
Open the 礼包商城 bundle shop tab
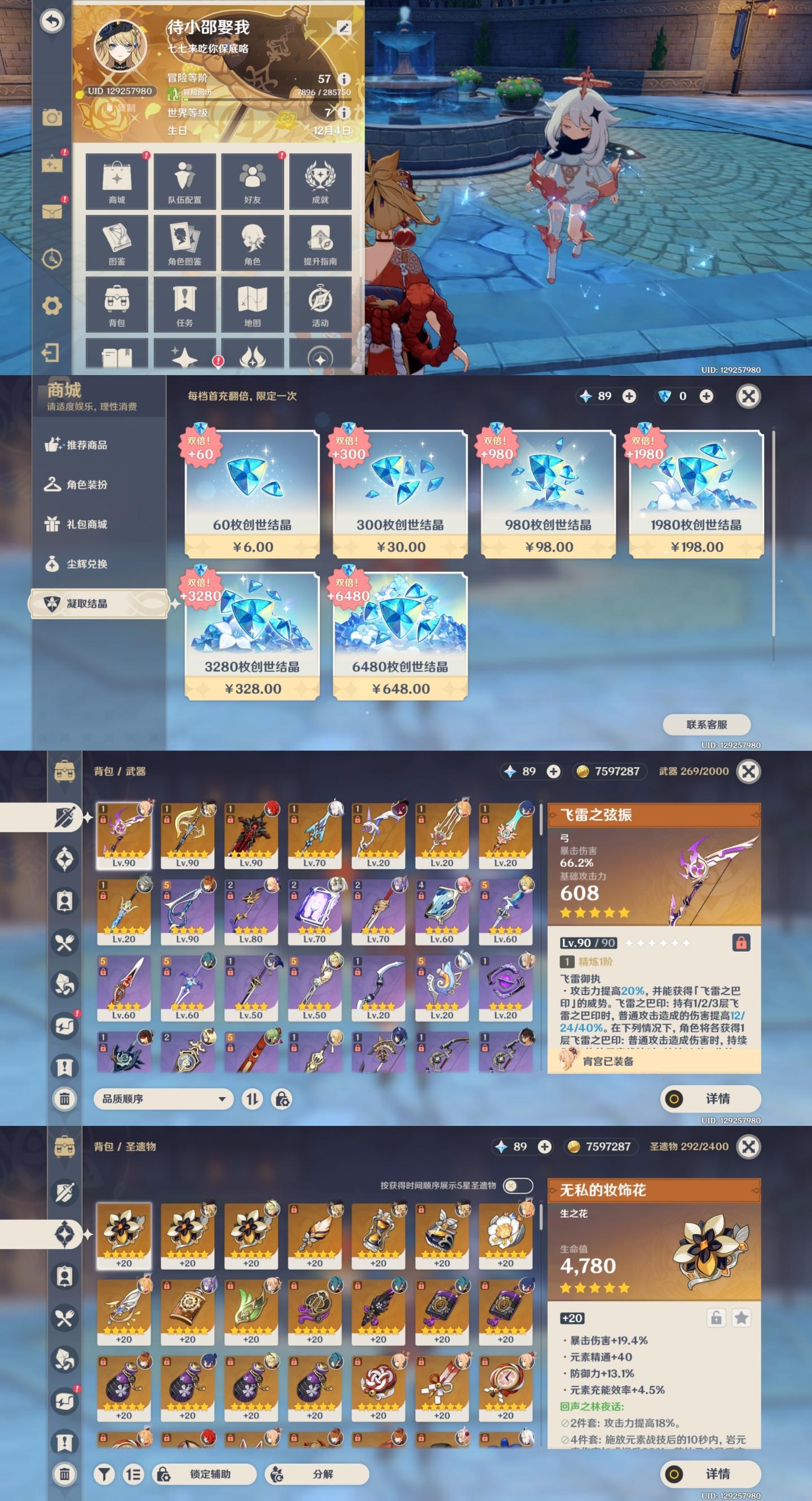pos(86,525)
